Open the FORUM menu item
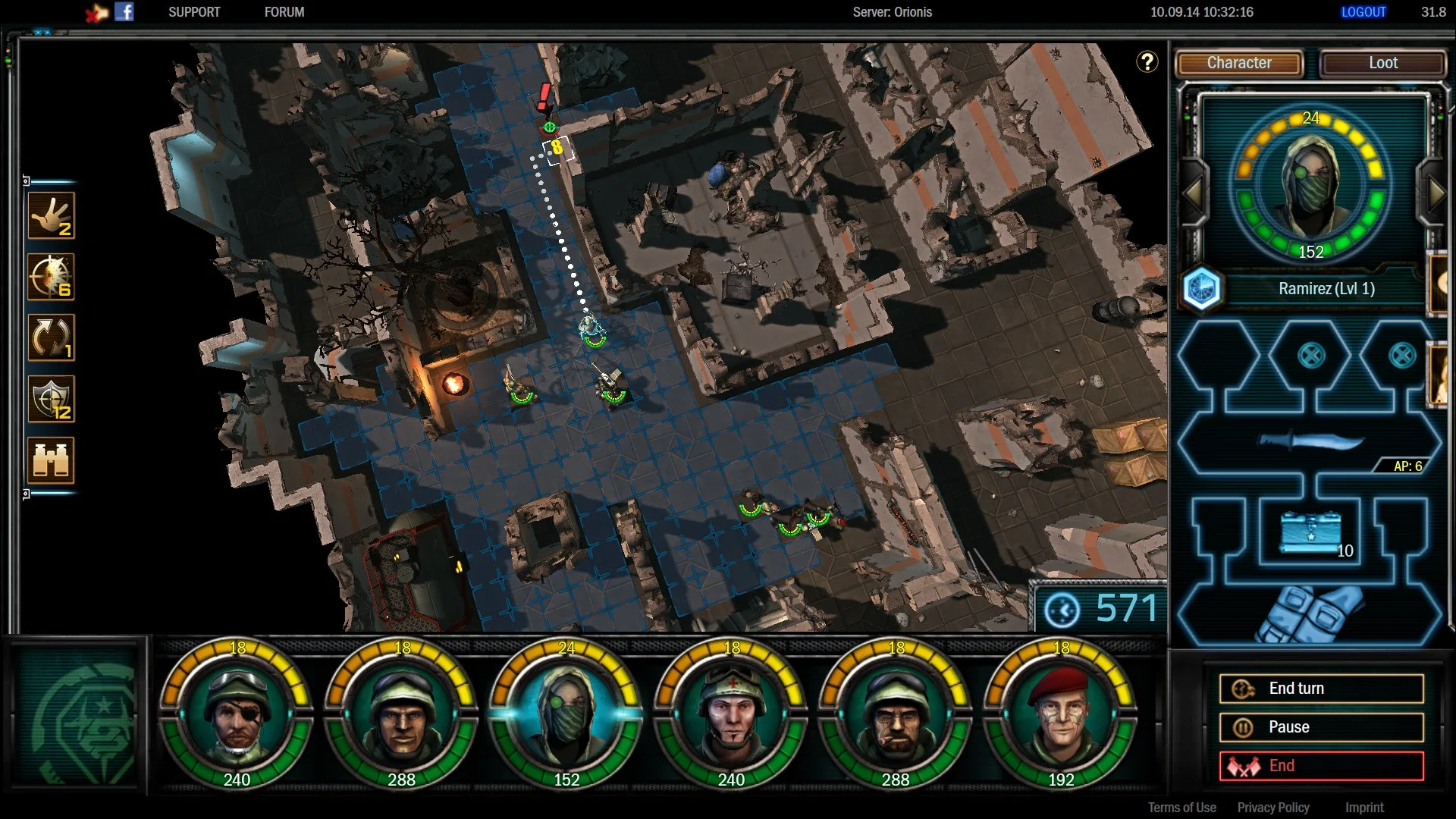1456x819 pixels. [284, 11]
